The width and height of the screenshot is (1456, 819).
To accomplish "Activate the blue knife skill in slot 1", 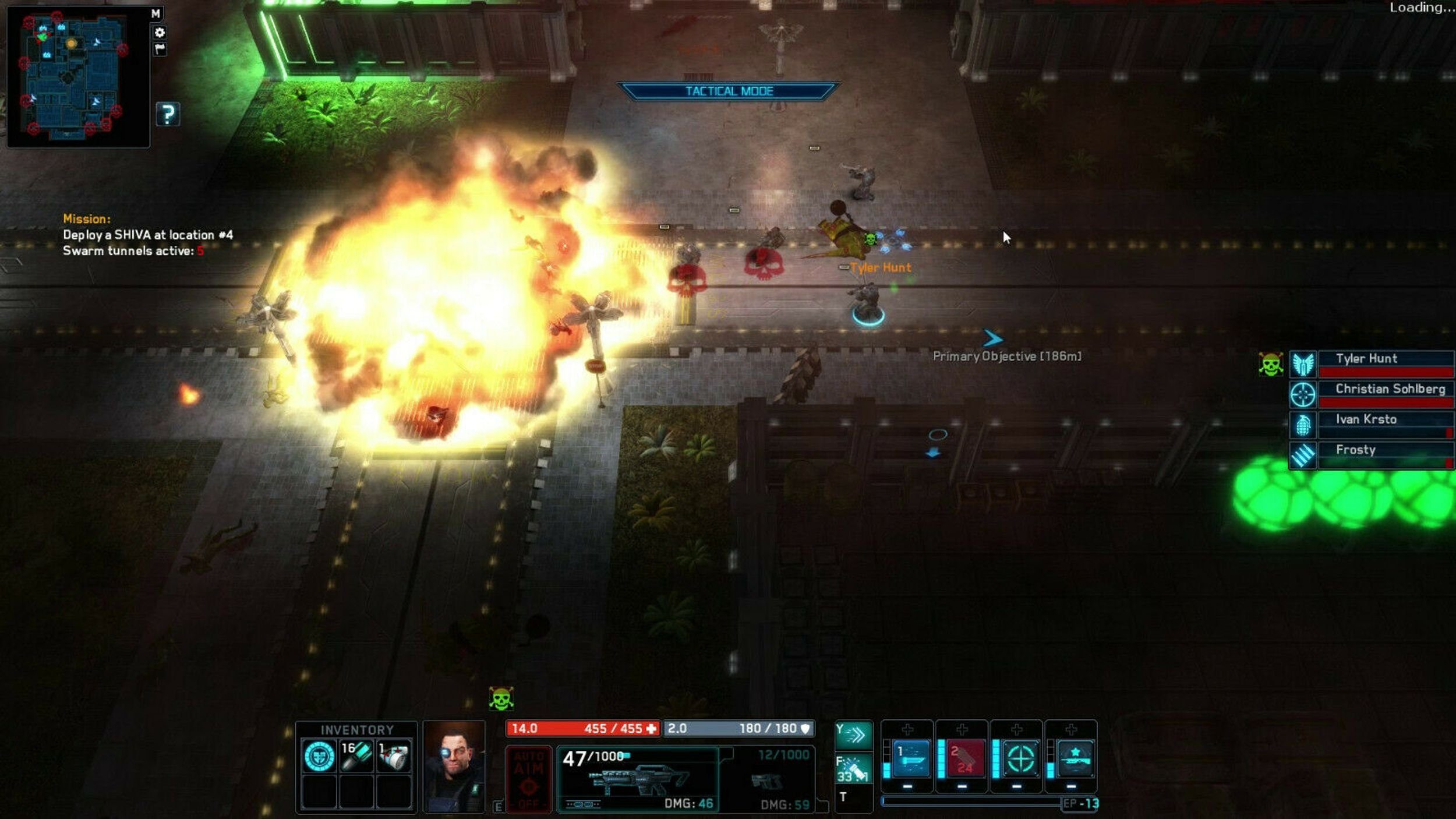I will pos(911,758).
